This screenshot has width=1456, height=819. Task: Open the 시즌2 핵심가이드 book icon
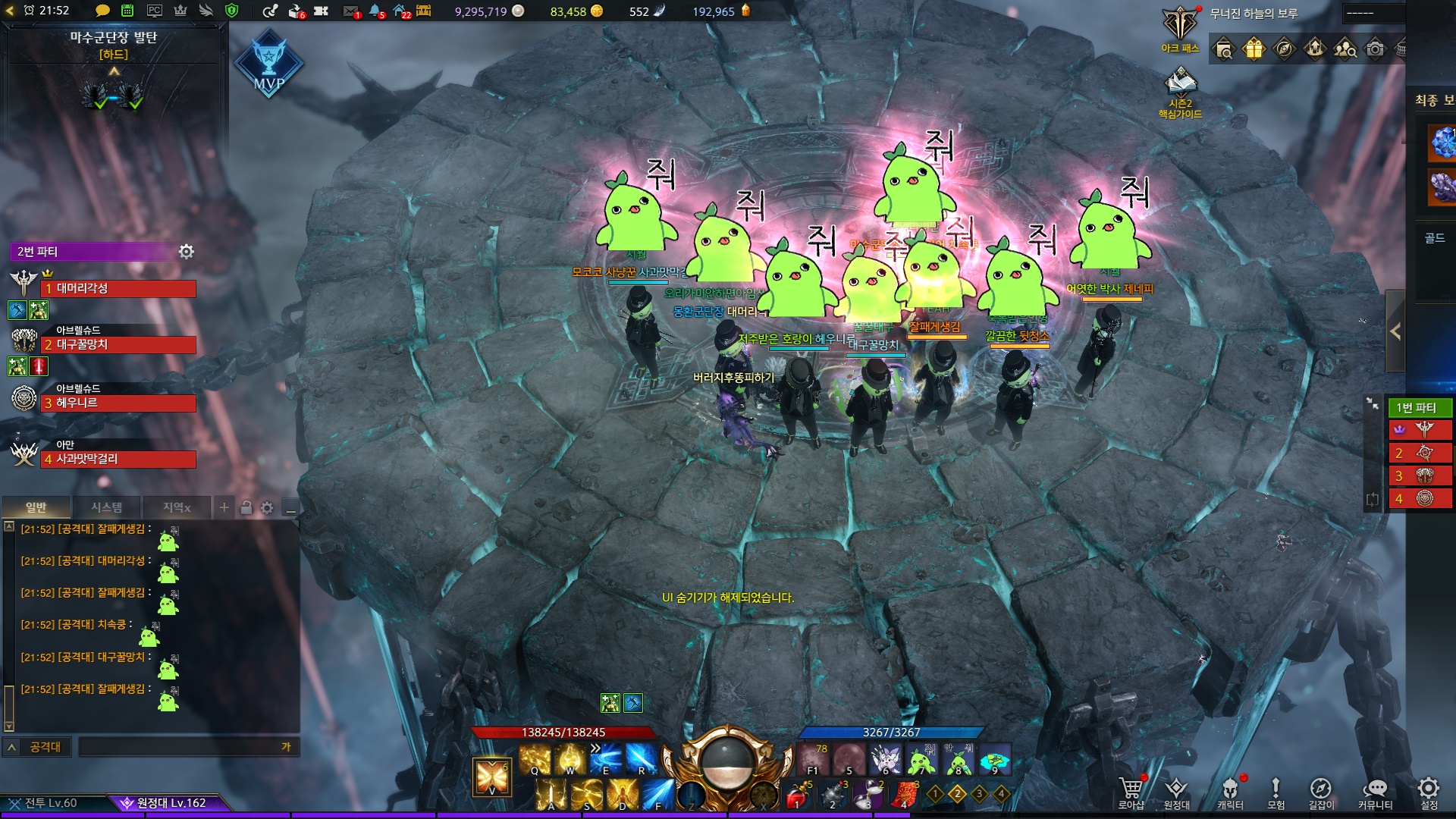[1180, 83]
